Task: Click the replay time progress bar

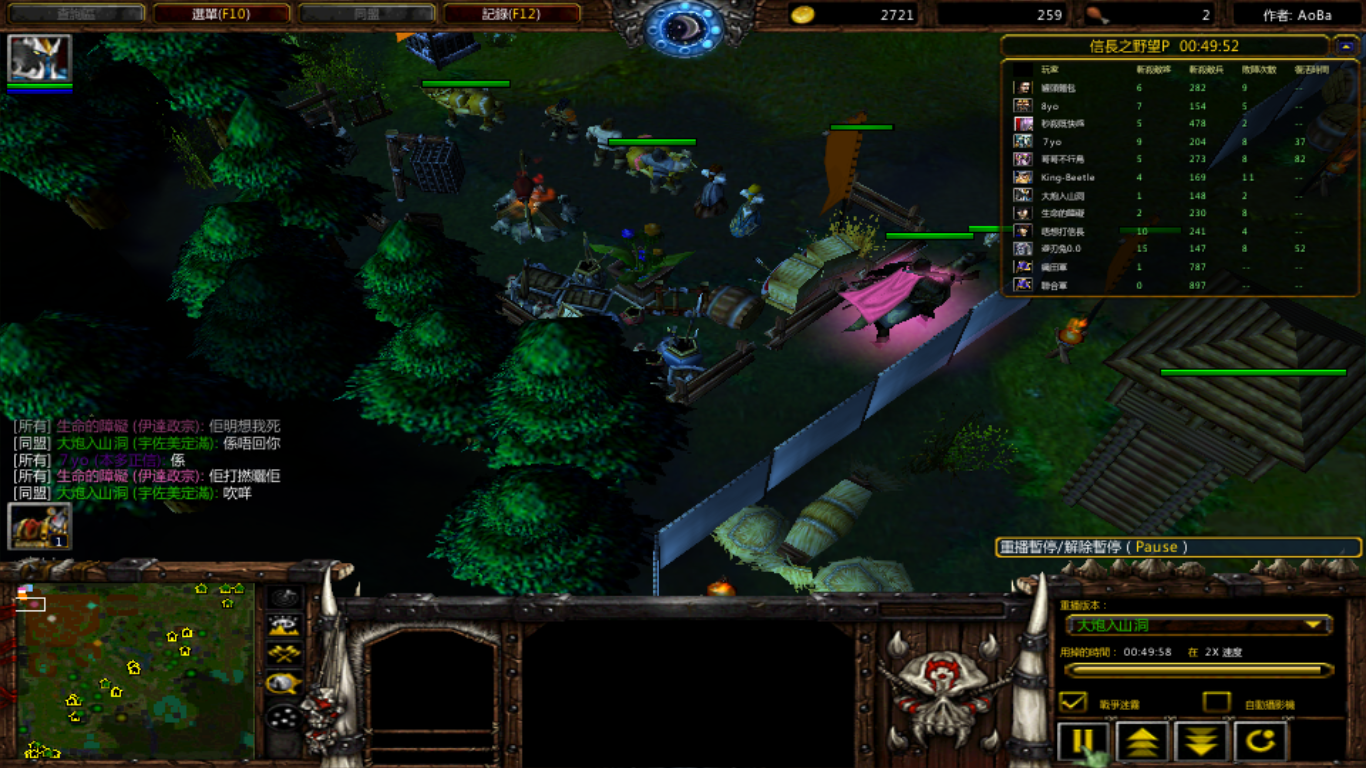Action: [1198, 670]
